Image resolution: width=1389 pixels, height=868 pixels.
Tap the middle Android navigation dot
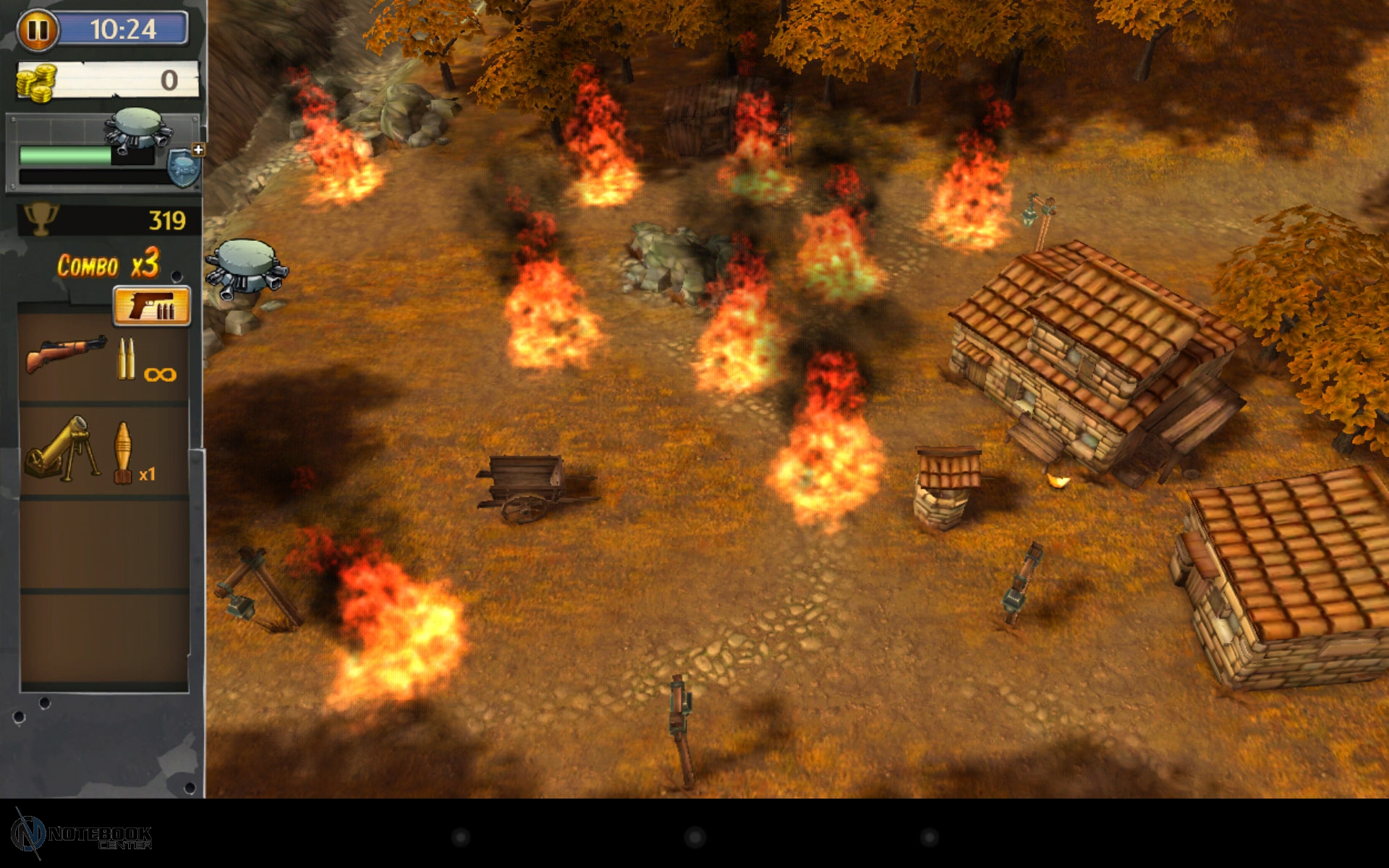[694, 838]
